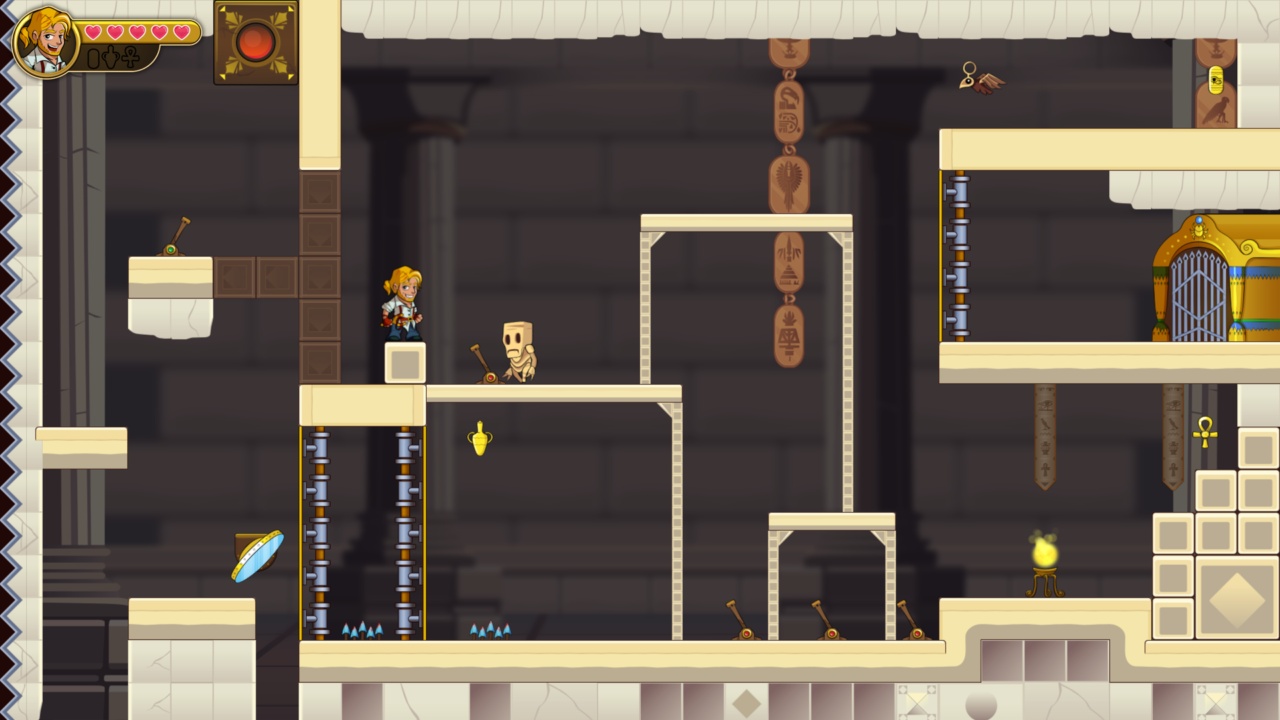1280x720 pixels.
Task: Click the red detonator button in the HUD
Action: tap(254, 41)
